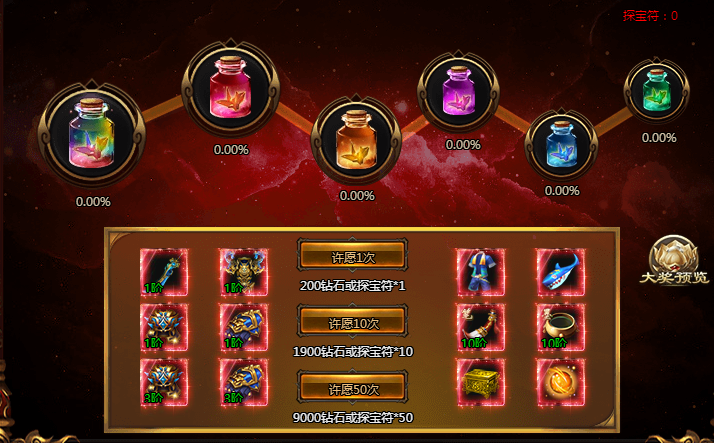Inspect the blue staff weapon reward
This screenshot has height=443, width=714.
(163, 272)
